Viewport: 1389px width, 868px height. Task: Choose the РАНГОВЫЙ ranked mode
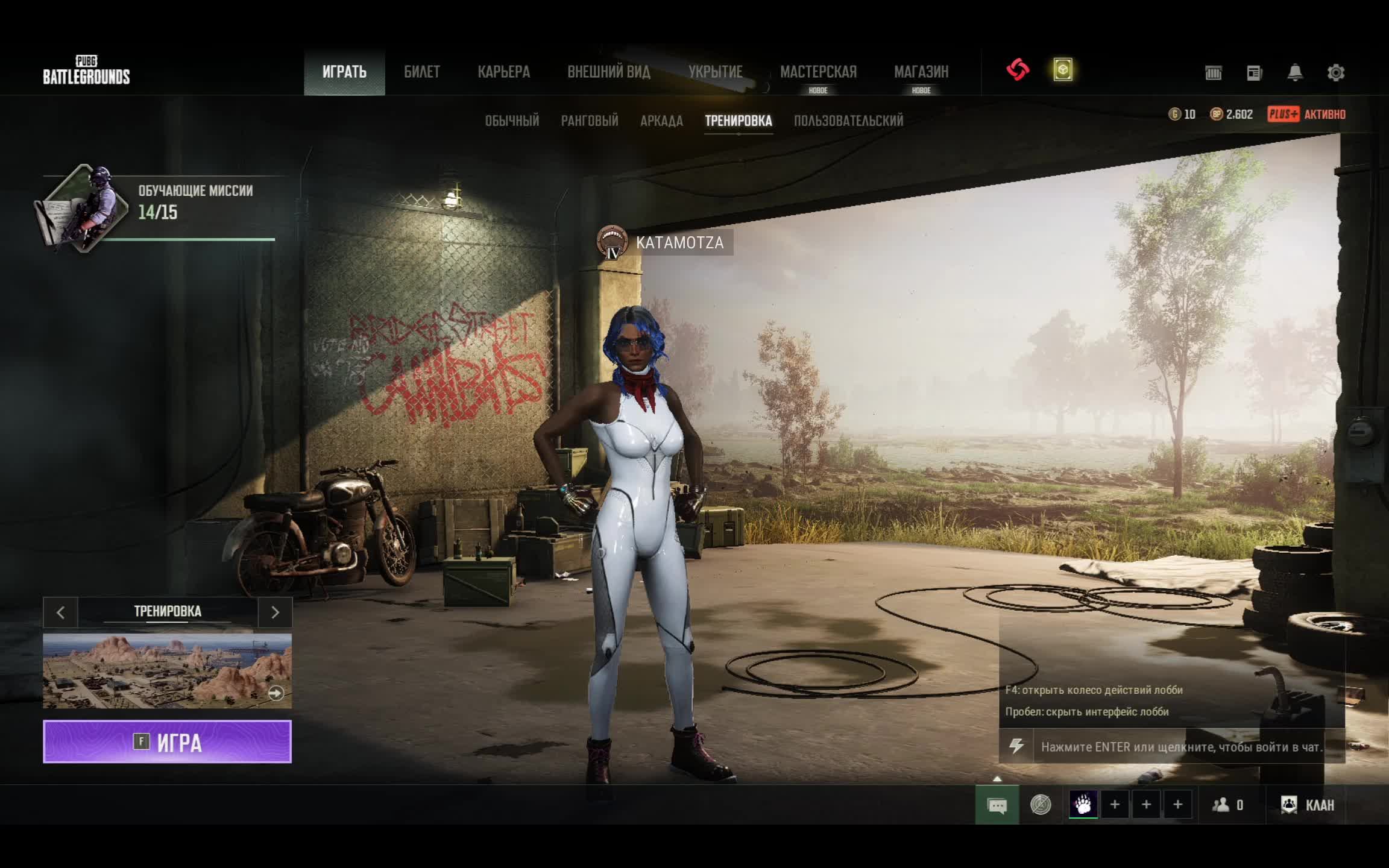point(589,121)
